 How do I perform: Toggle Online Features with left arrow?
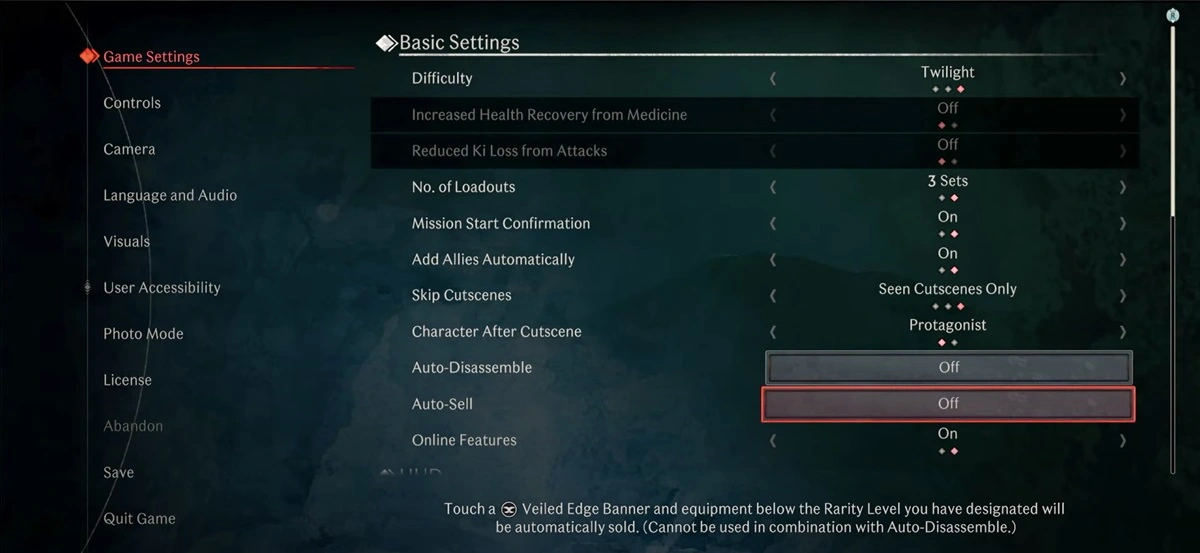pos(773,440)
